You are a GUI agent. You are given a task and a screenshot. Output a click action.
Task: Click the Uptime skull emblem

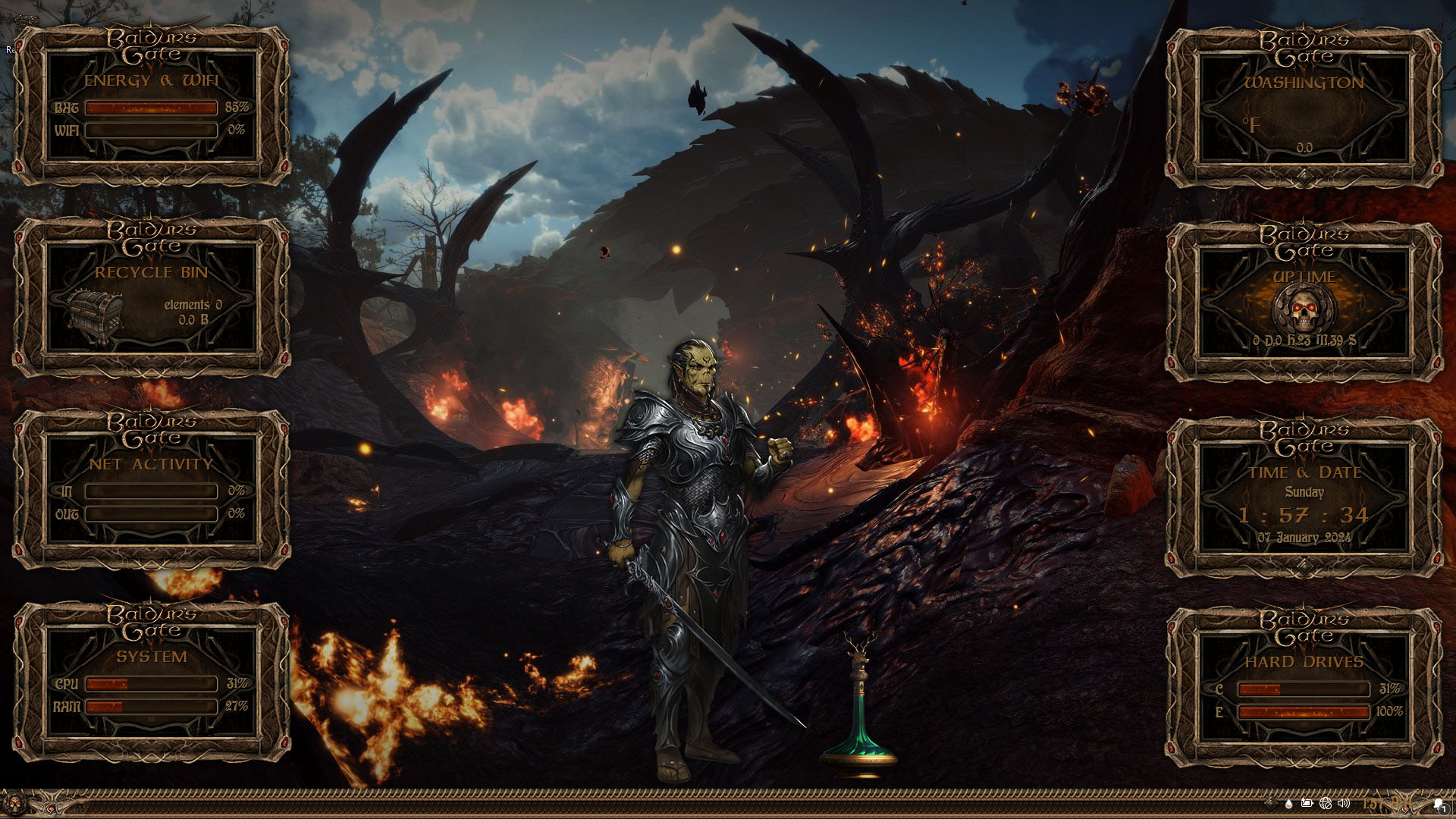(x=1304, y=308)
